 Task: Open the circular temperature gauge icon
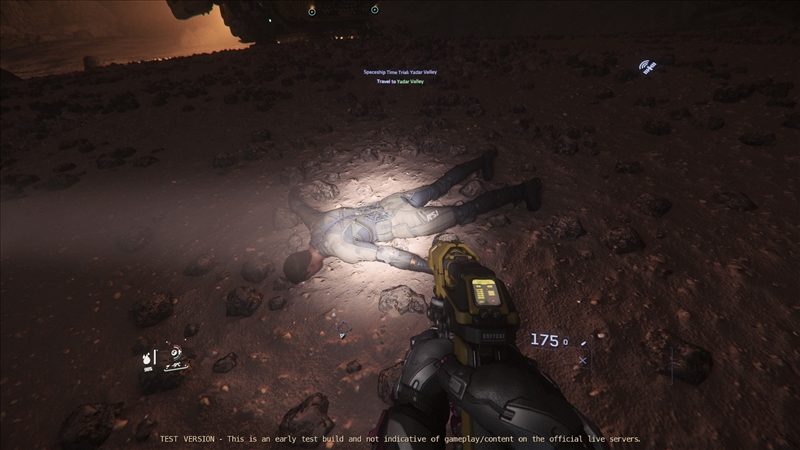176,352
